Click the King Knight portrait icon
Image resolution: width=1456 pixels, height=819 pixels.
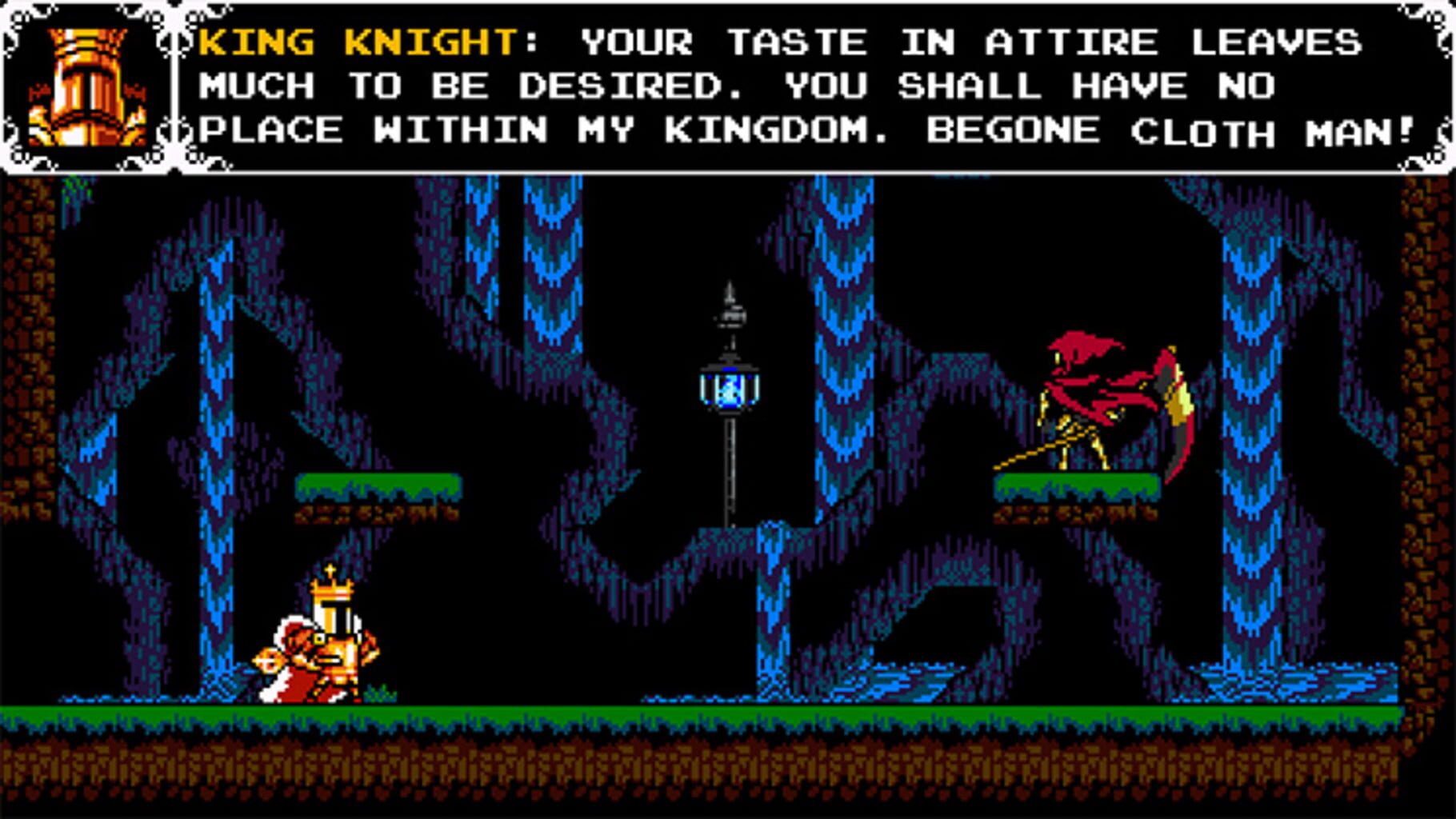click(x=88, y=88)
